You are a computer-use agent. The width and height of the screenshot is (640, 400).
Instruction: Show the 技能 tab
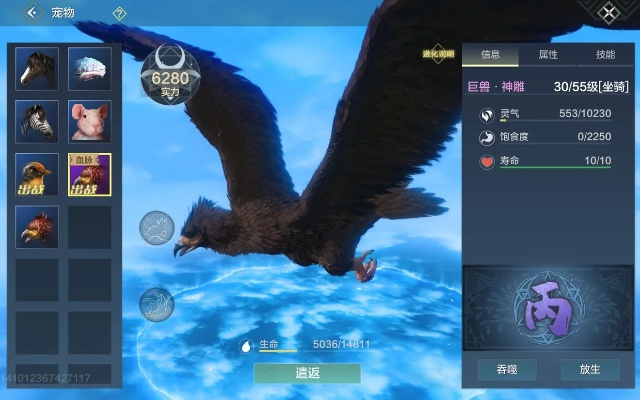[605, 55]
